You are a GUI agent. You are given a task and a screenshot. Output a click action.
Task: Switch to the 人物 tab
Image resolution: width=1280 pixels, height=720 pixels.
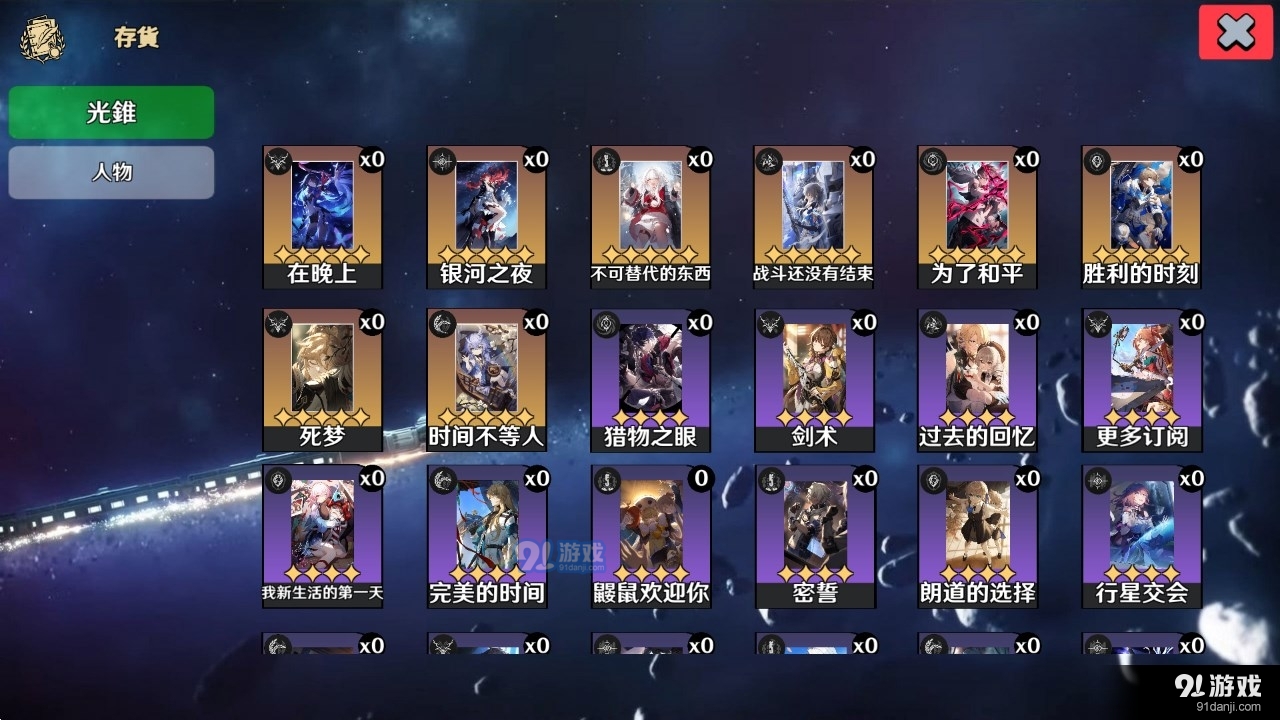tap(110, 171)
